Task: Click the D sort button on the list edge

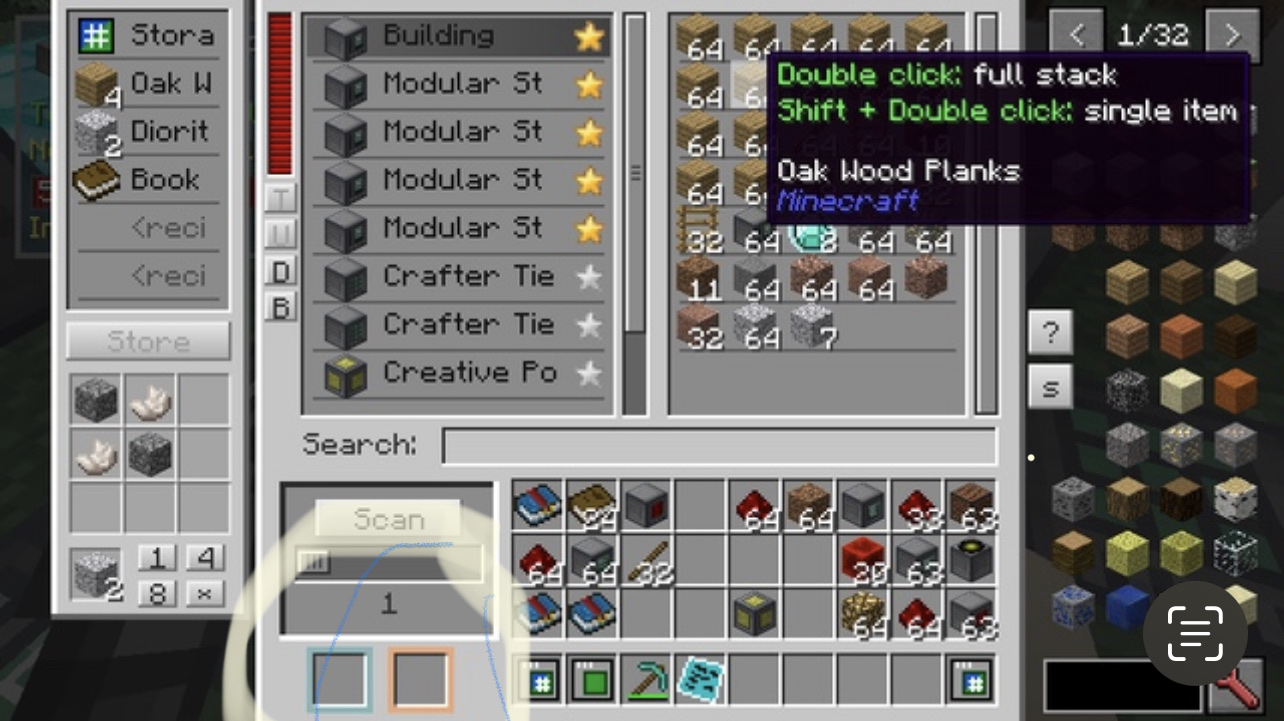Action: pyautogui.click(x=280, y=270)
